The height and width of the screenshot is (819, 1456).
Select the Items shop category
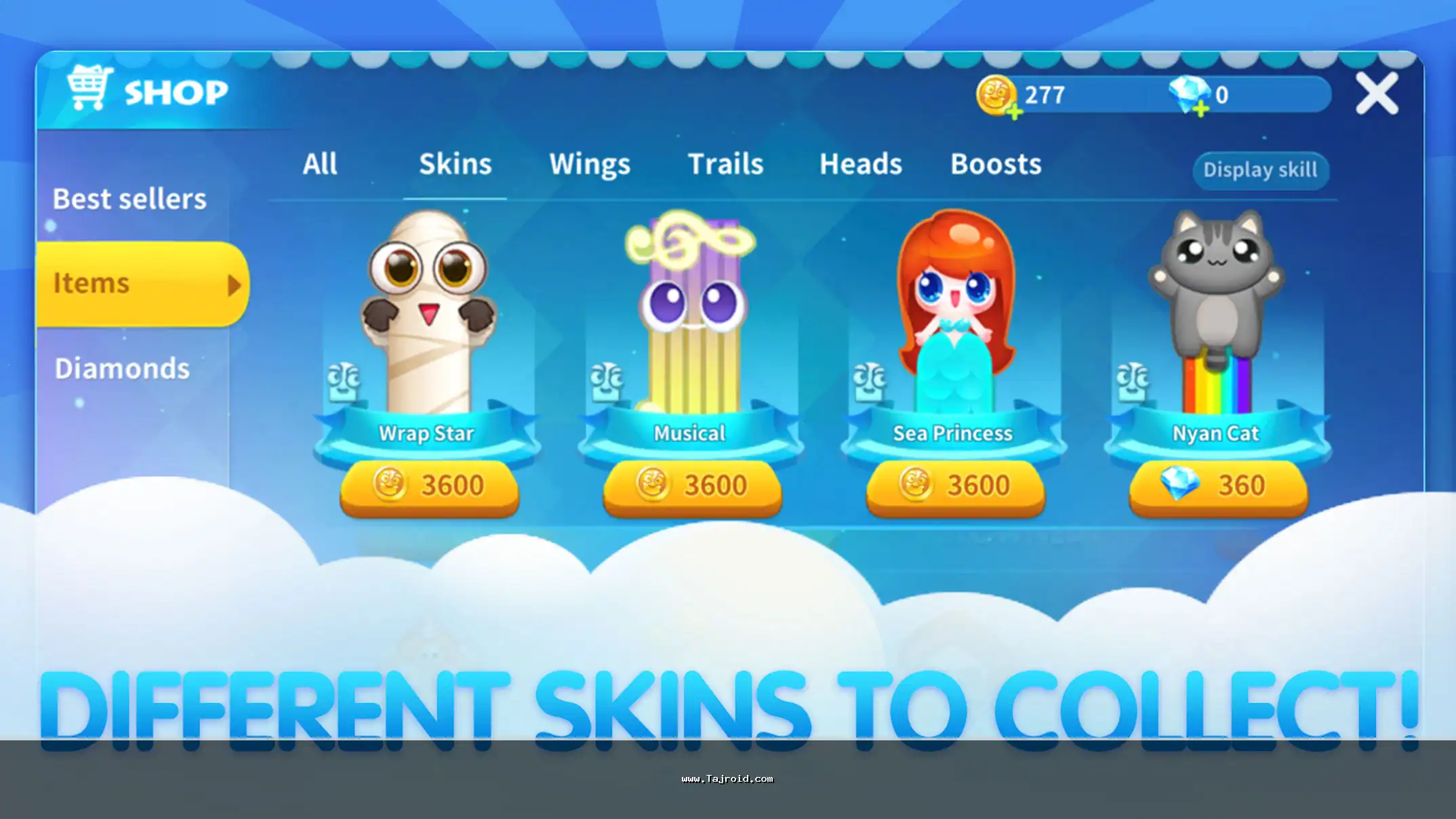click(142, 283)
